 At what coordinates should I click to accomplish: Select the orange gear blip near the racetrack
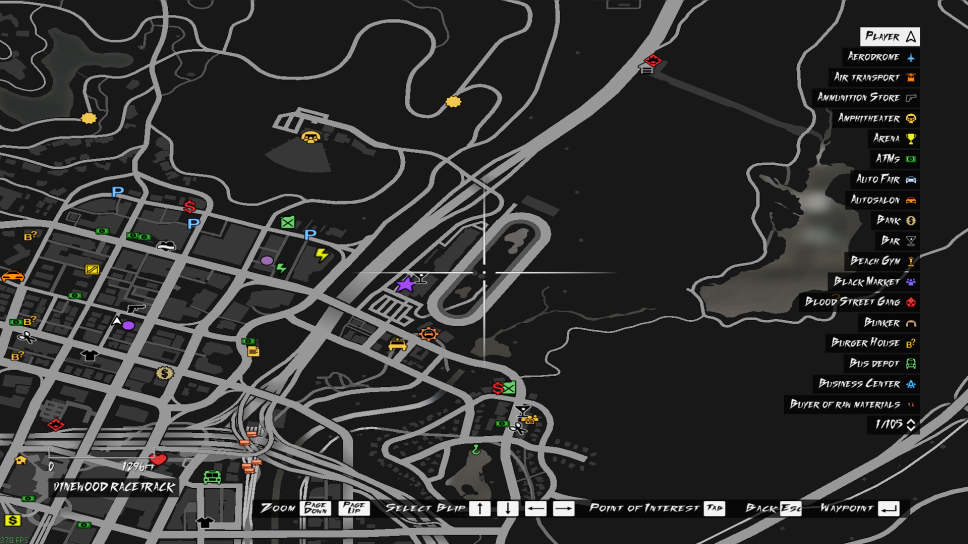tap(429, 333)
